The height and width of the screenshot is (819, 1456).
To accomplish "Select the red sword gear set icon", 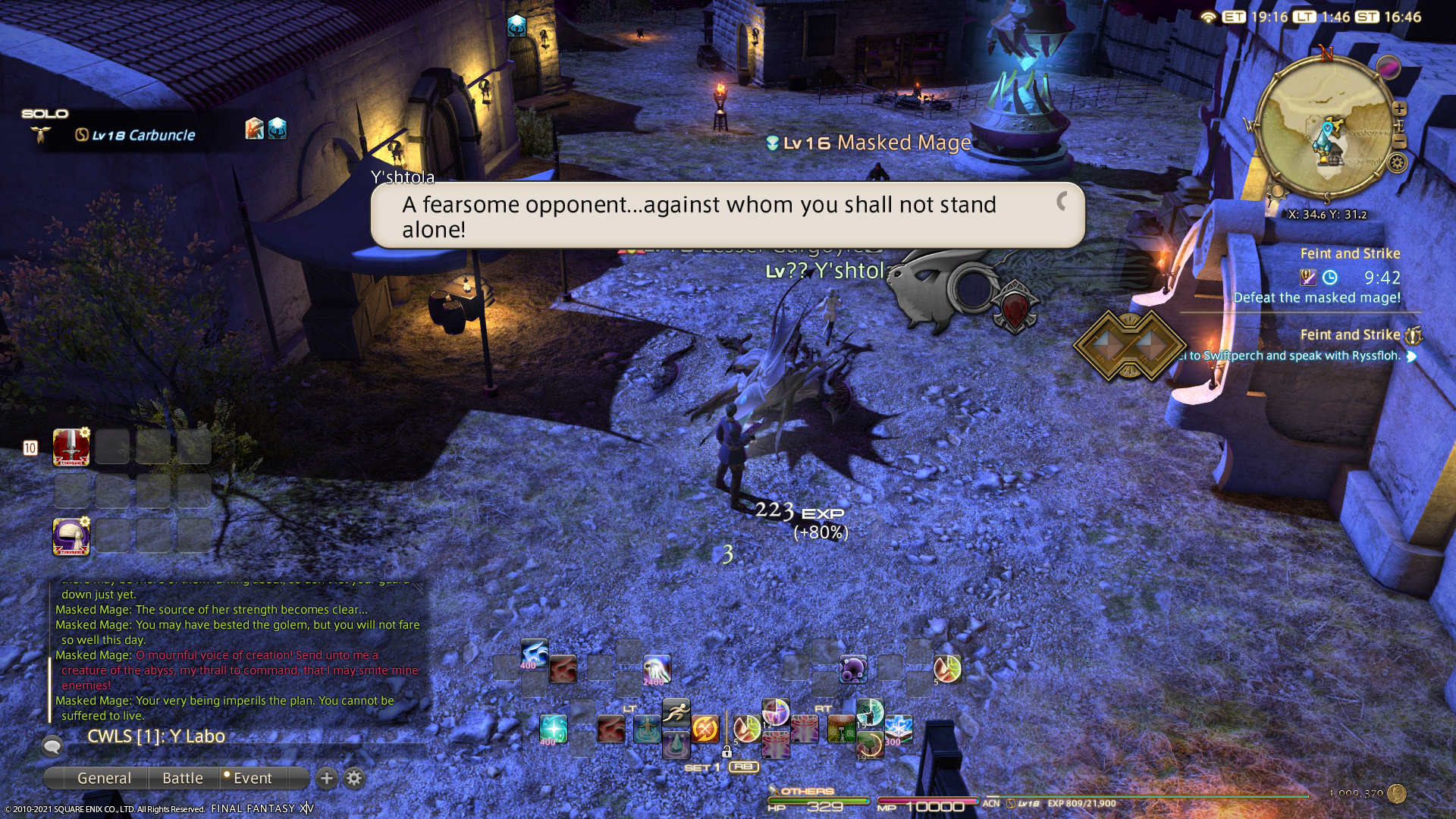I will point(71,447).
